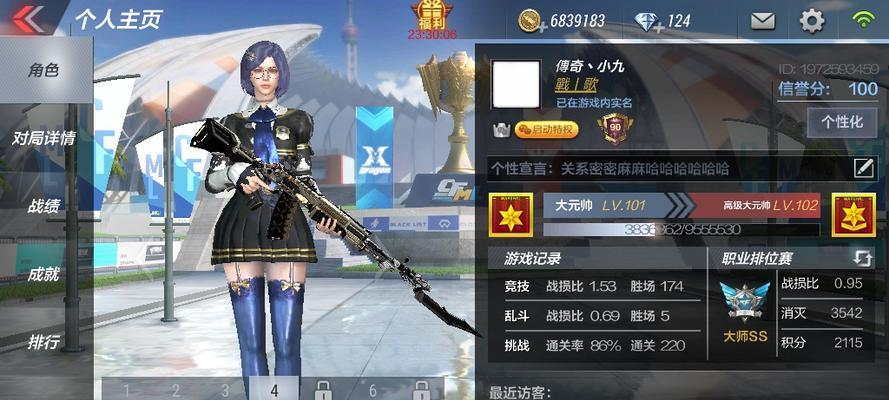Go back using the red arrow button
Image resolution: width=889 pixels, height=400 pixels.
(28, 19)
